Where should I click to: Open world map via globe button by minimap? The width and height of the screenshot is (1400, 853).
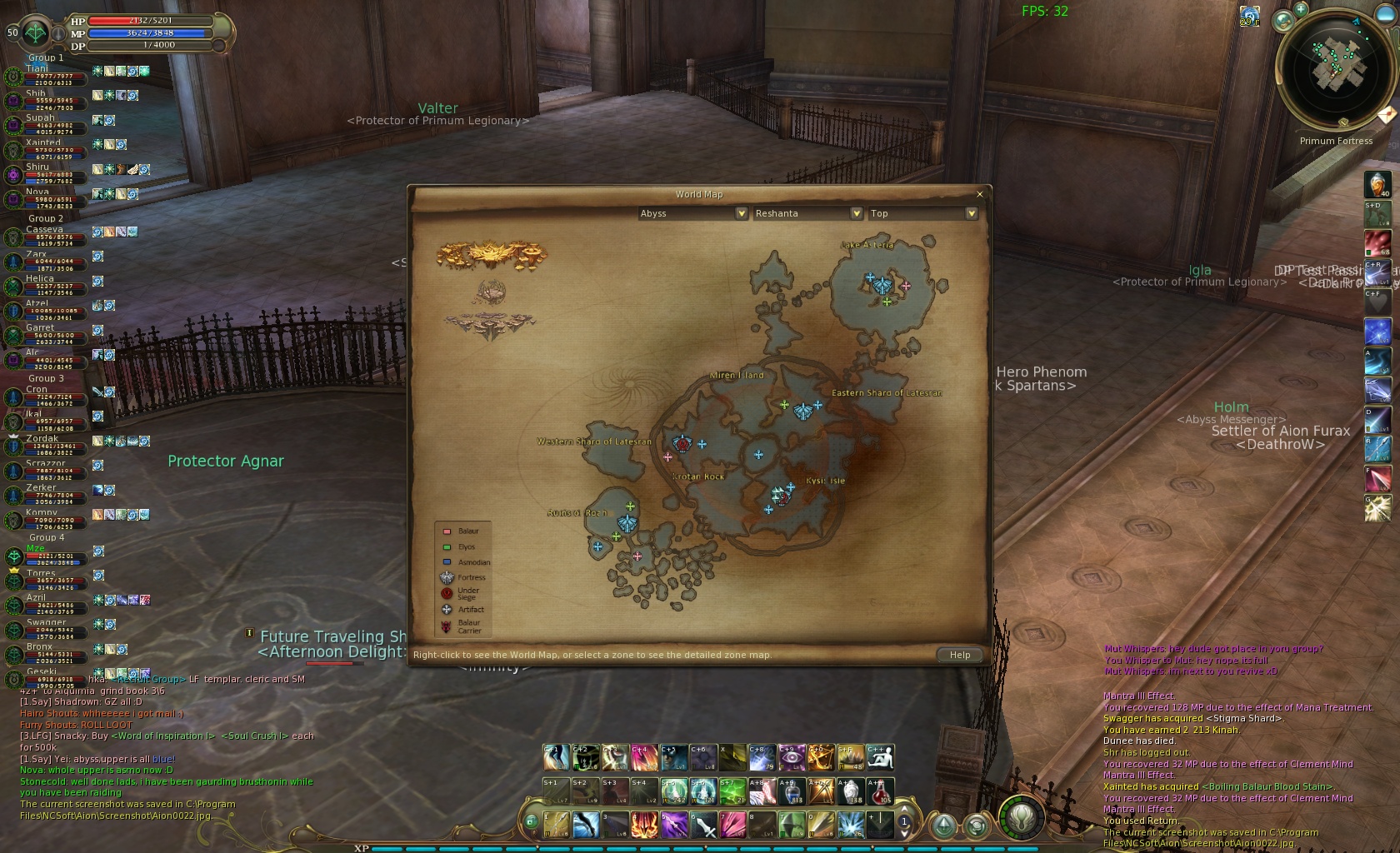pos(1284,19)
